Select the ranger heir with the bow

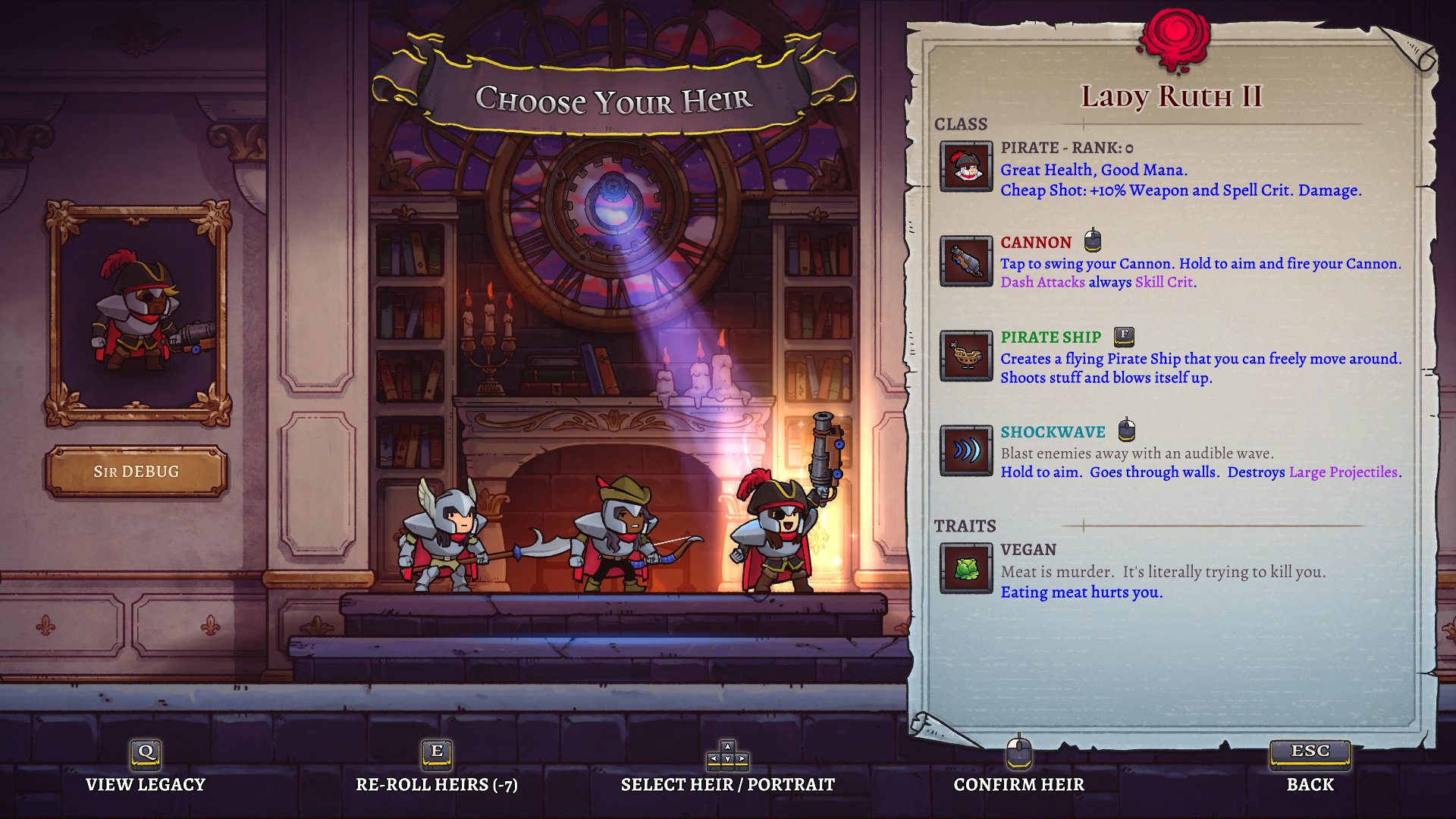pyautogui.click(x=614, y=546)
